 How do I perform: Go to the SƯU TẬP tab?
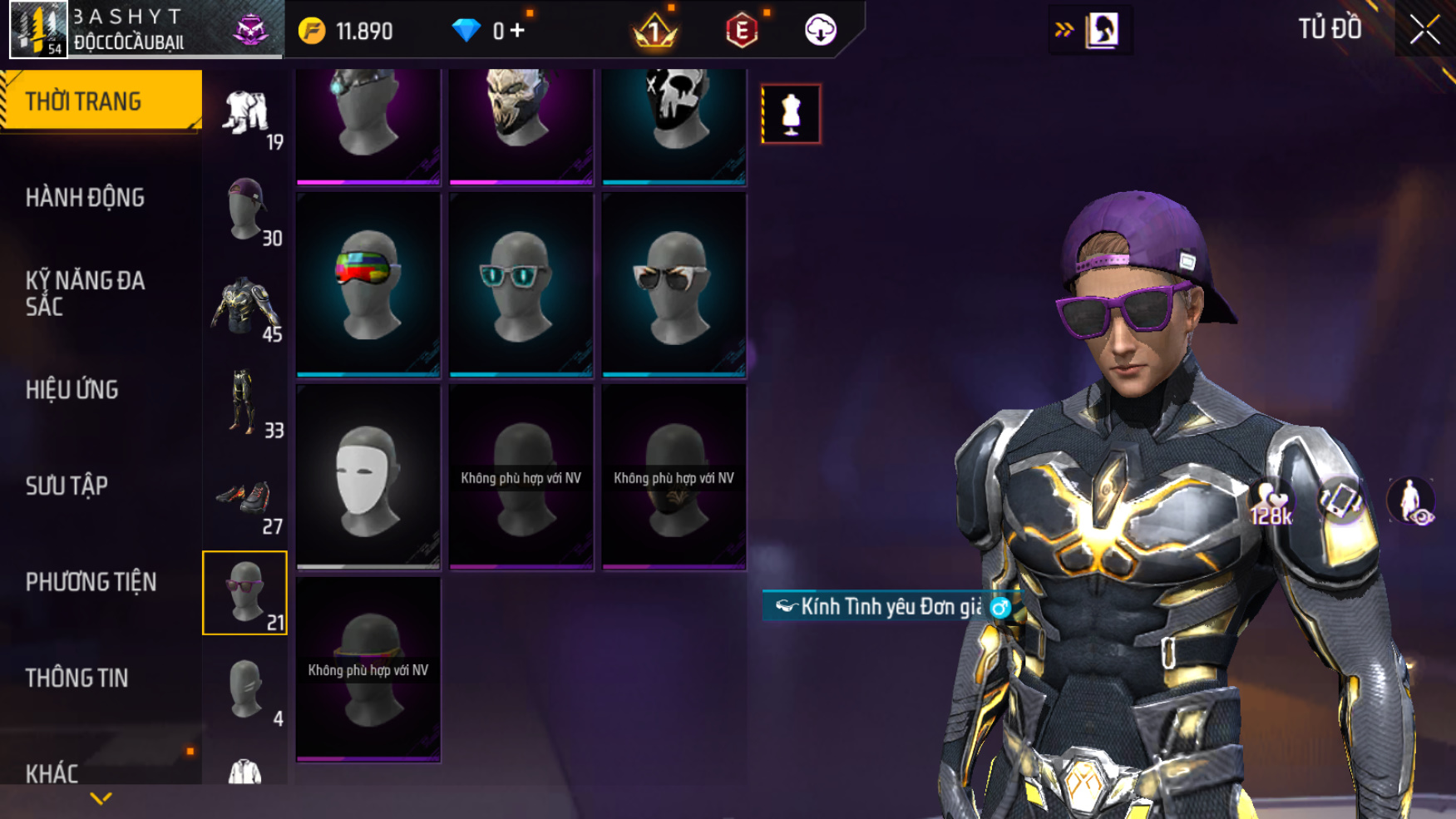(x=67, y=486)
